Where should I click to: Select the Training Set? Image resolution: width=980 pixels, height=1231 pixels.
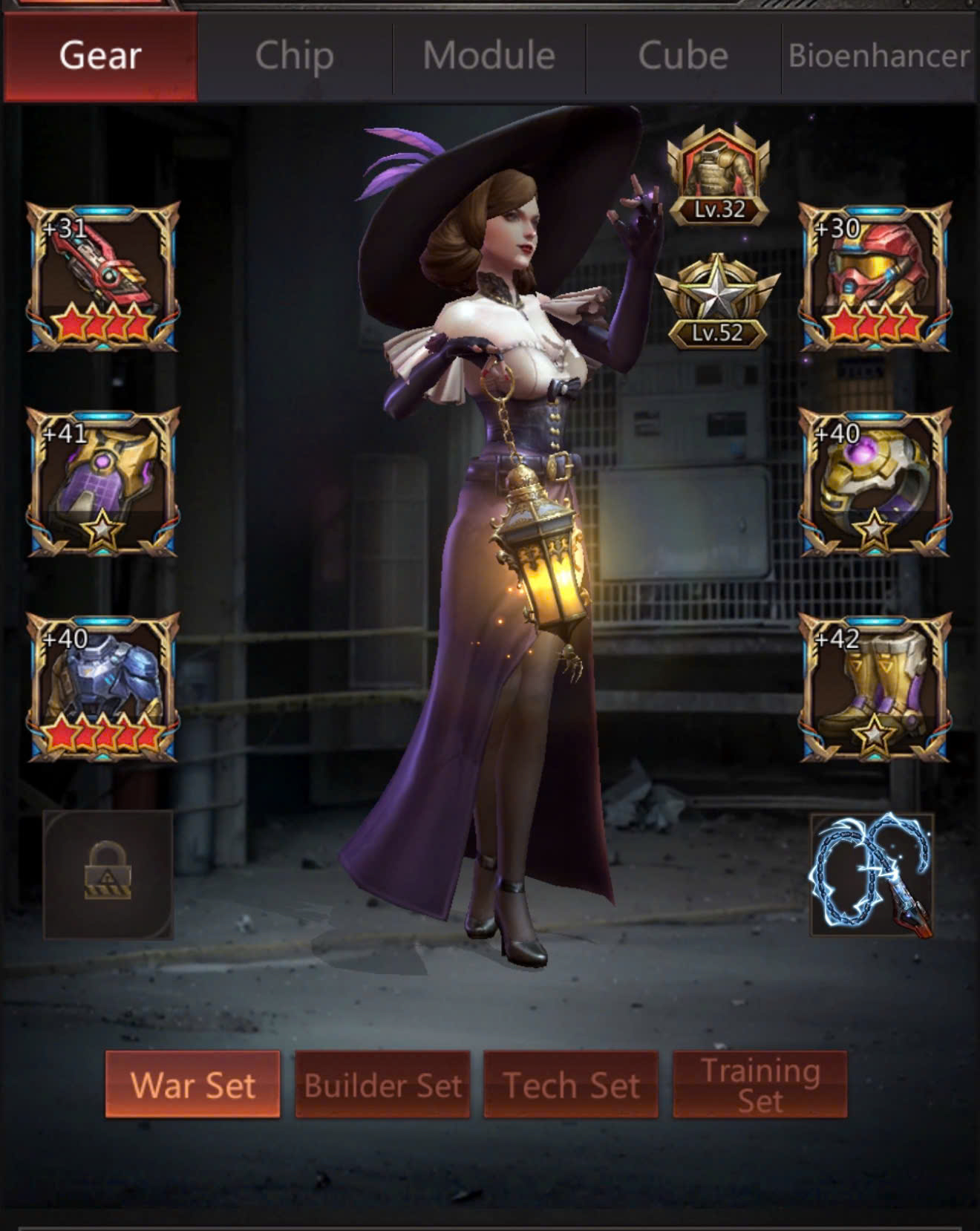pyautogui.click(x=759, y=1085)
